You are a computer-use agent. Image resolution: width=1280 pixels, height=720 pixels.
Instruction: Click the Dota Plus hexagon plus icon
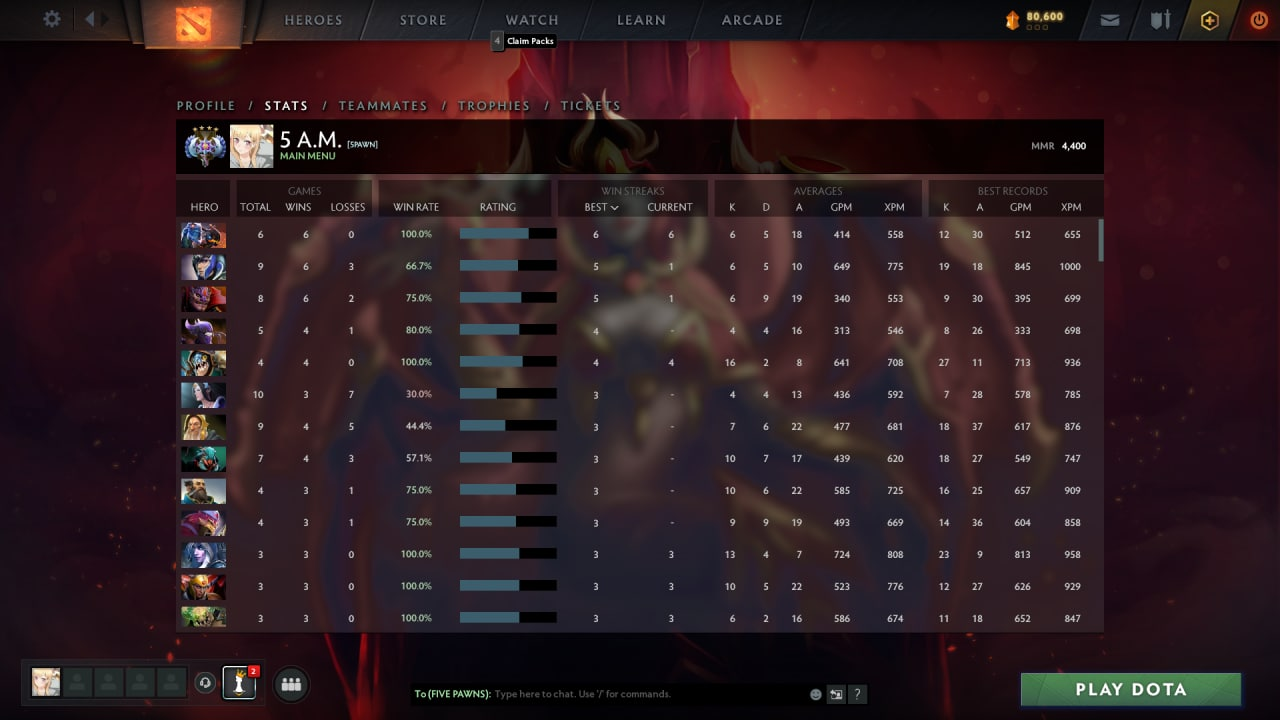point(1209,19)
